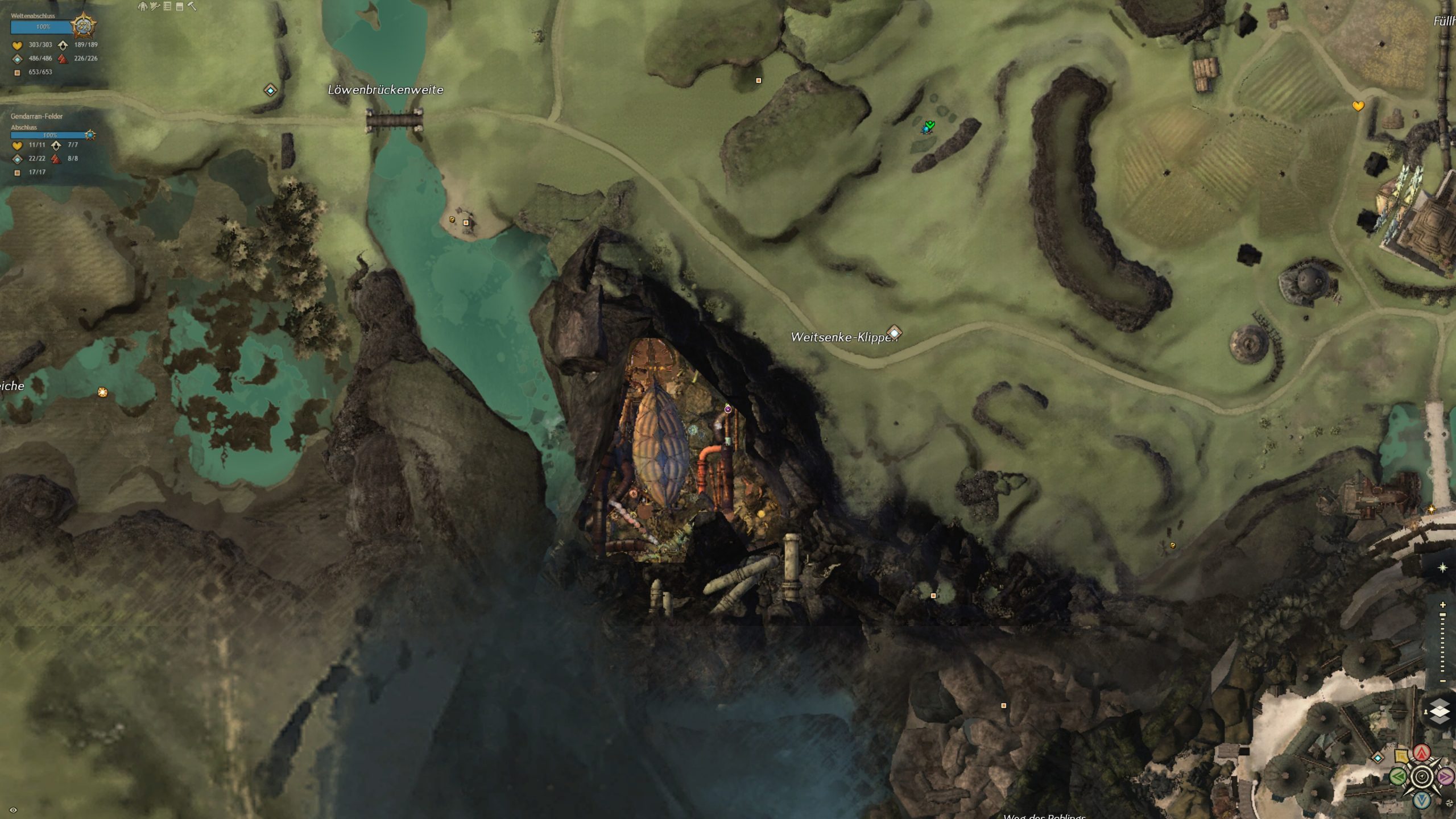The width and height of the screenshot is (1456, 819).
Task: Zoom in the map with plus button
Action: pyautogui.click(x=1442, y=604)
